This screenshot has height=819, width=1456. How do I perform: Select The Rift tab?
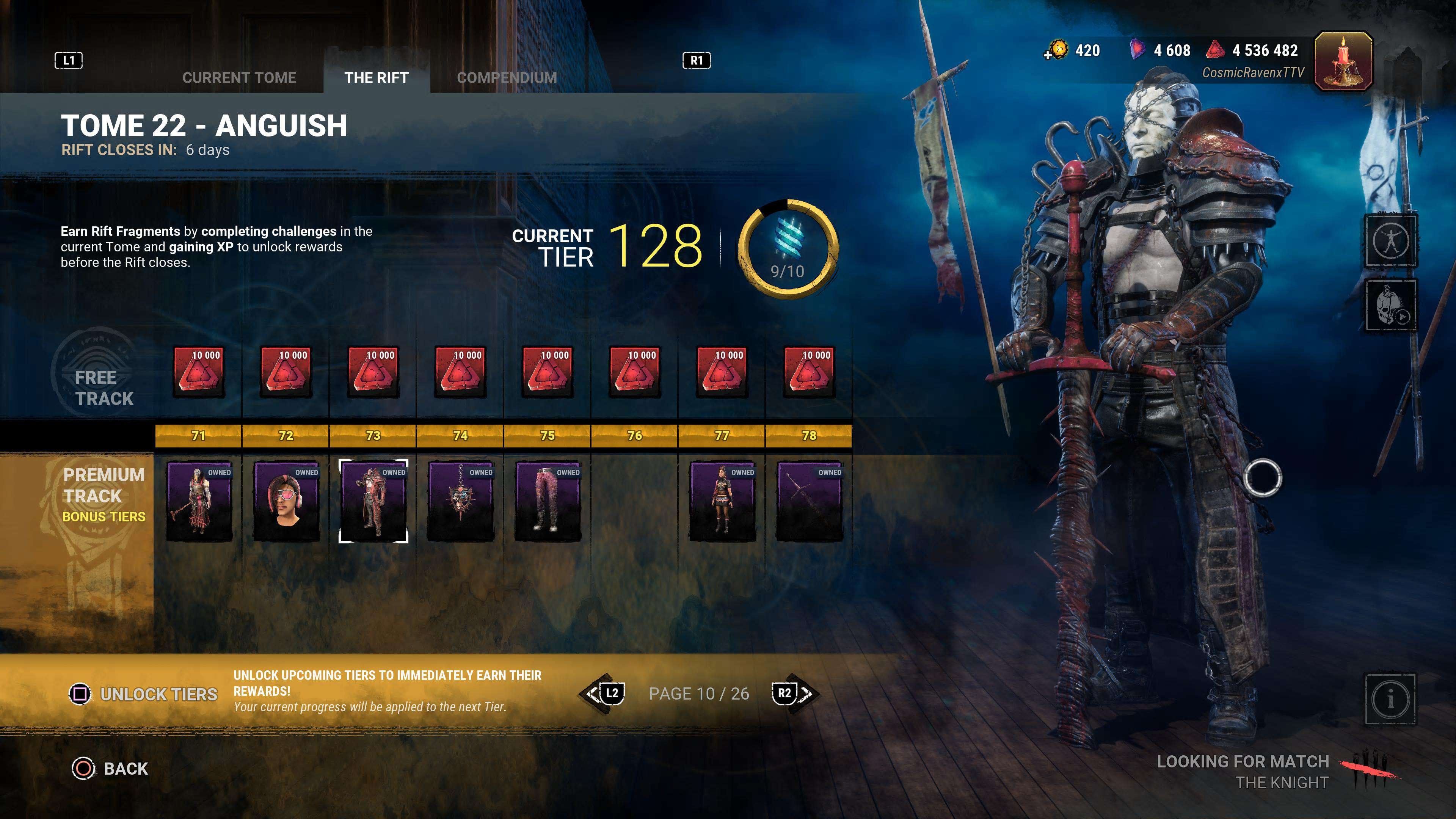click(x=377, y=77)
